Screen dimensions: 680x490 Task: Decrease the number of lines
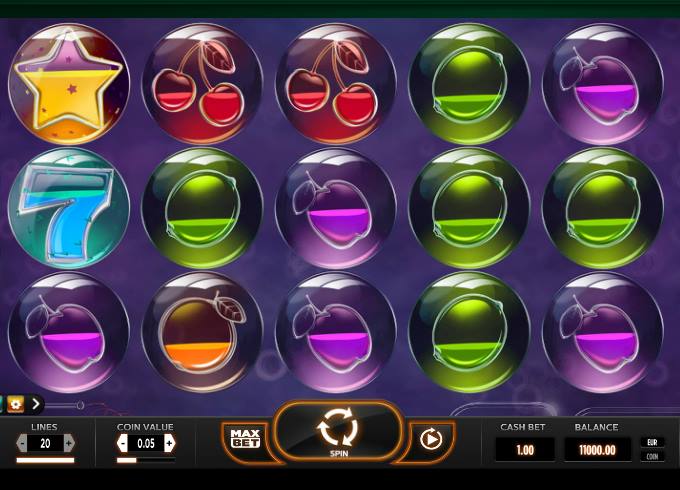pyautogui.click(x=23, y=443)
